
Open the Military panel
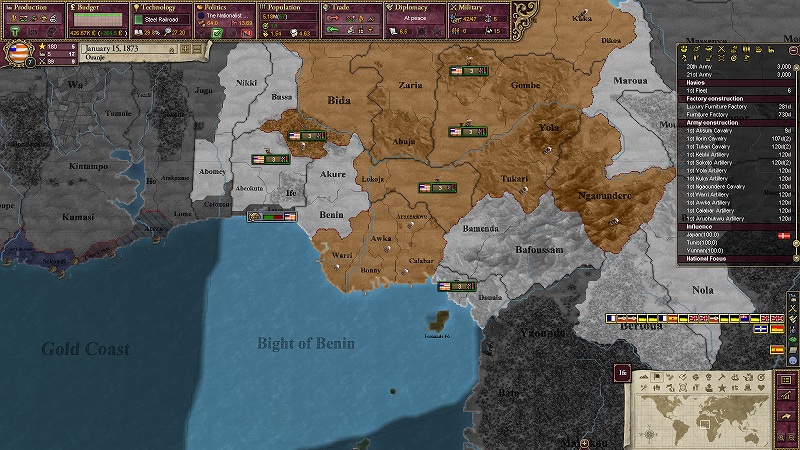click(x=479, y=7)
